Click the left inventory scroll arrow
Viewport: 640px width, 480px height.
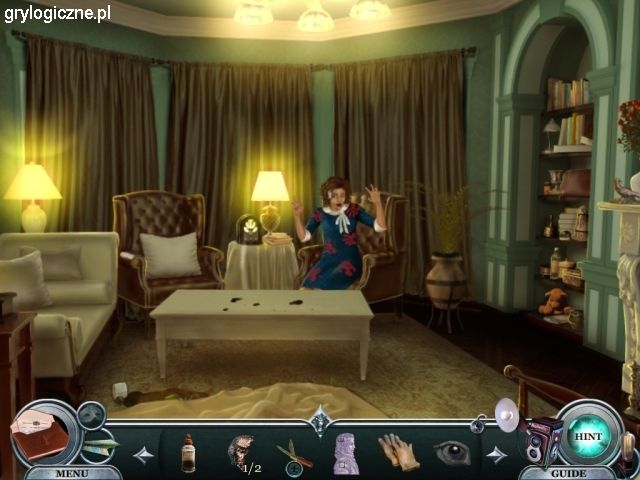(x=143, y=455)
